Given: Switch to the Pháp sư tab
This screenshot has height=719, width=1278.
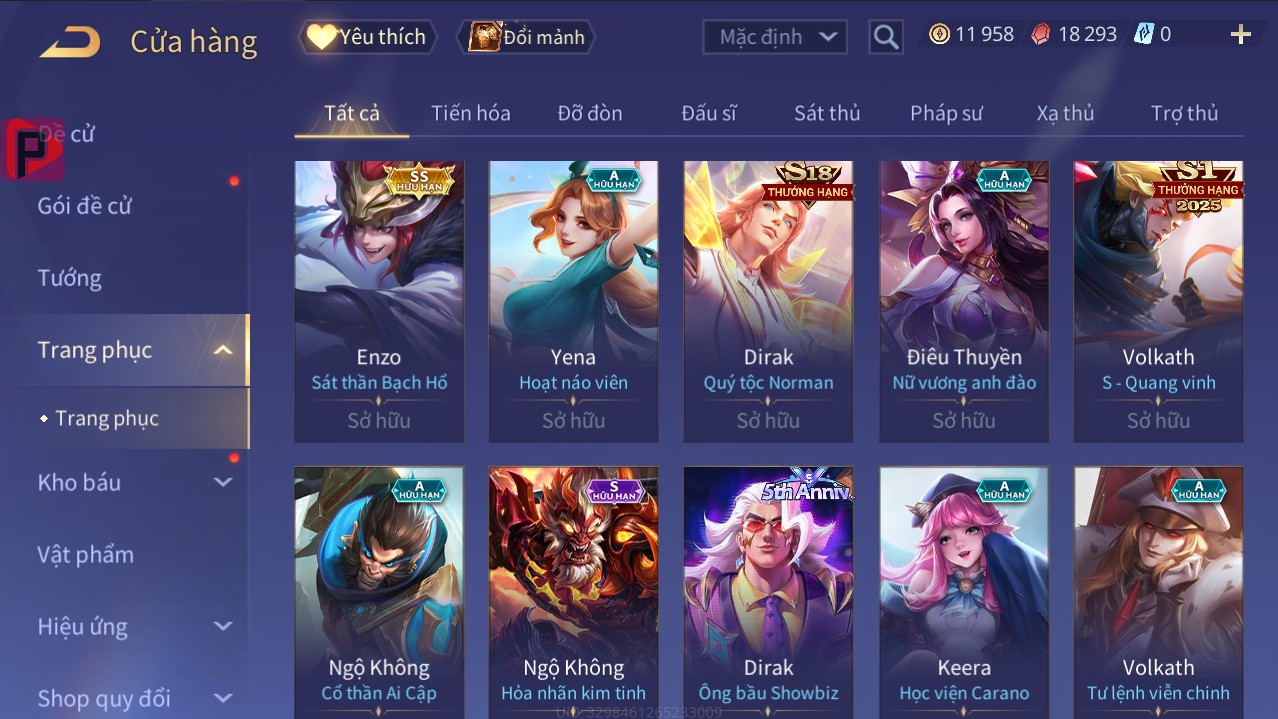Looking at the screenshot, I should click(946, 113).
